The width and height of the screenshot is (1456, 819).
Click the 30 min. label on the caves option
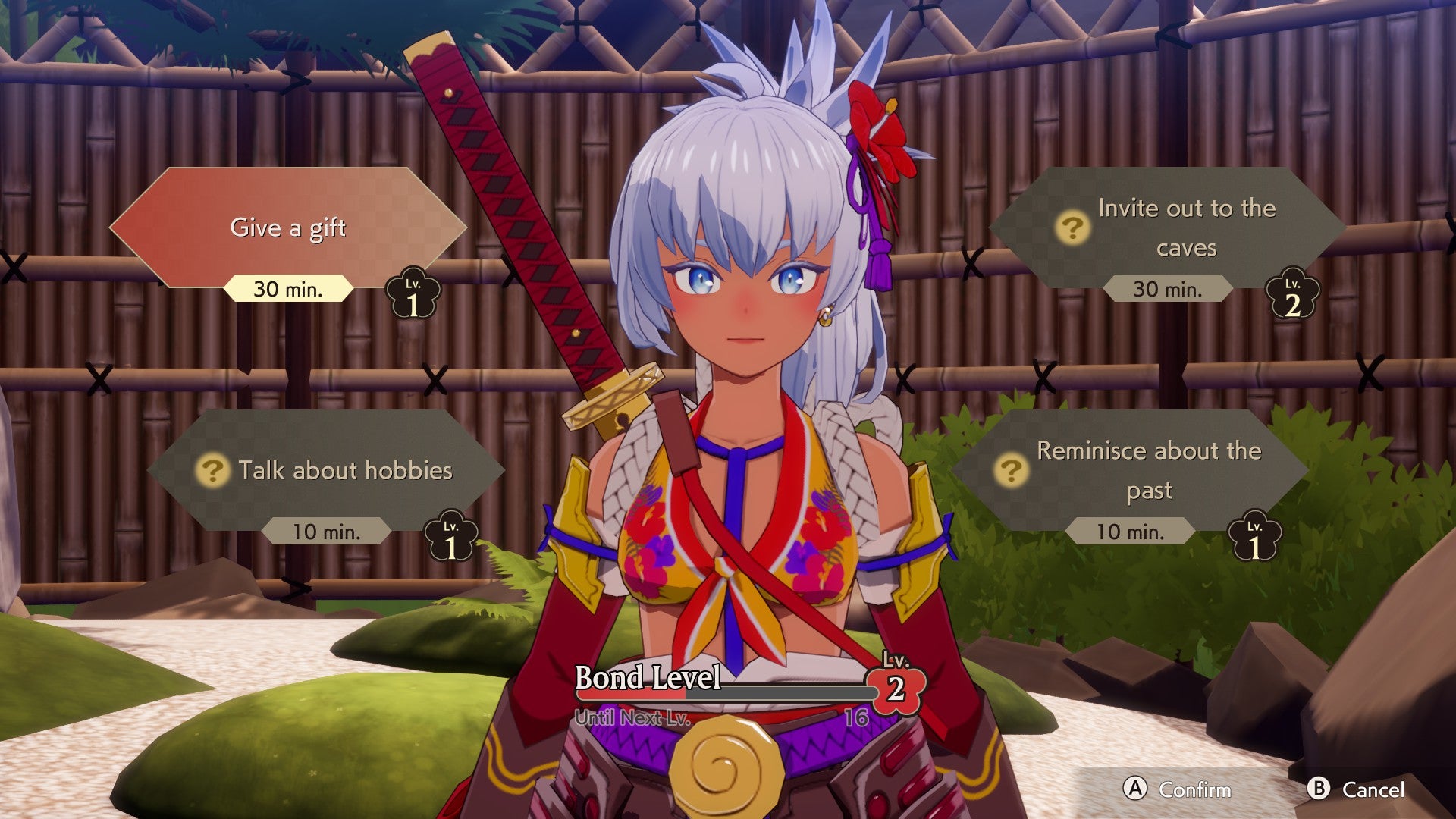point(1168,290)
